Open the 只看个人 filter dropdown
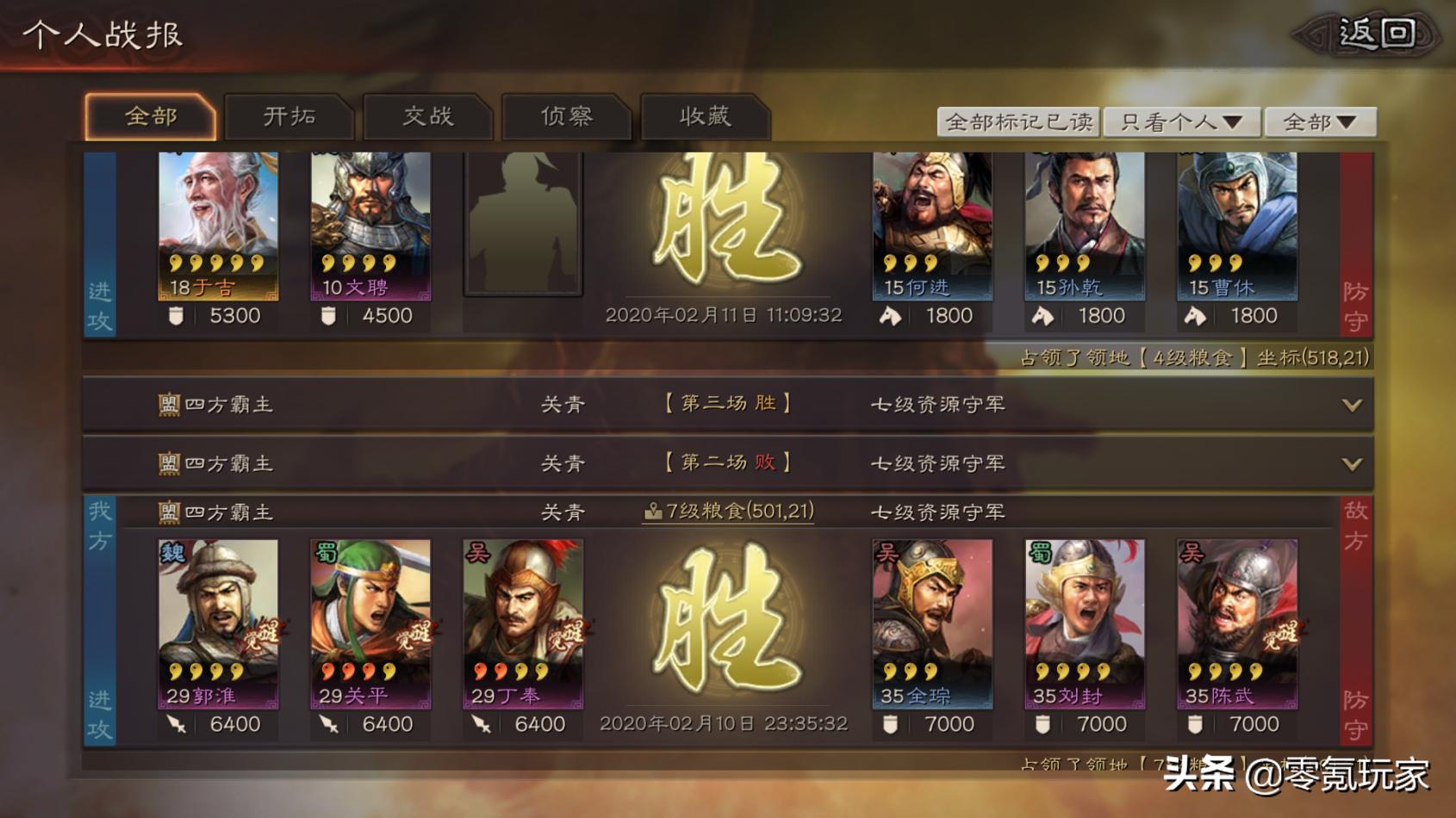 pos(1181,121)
